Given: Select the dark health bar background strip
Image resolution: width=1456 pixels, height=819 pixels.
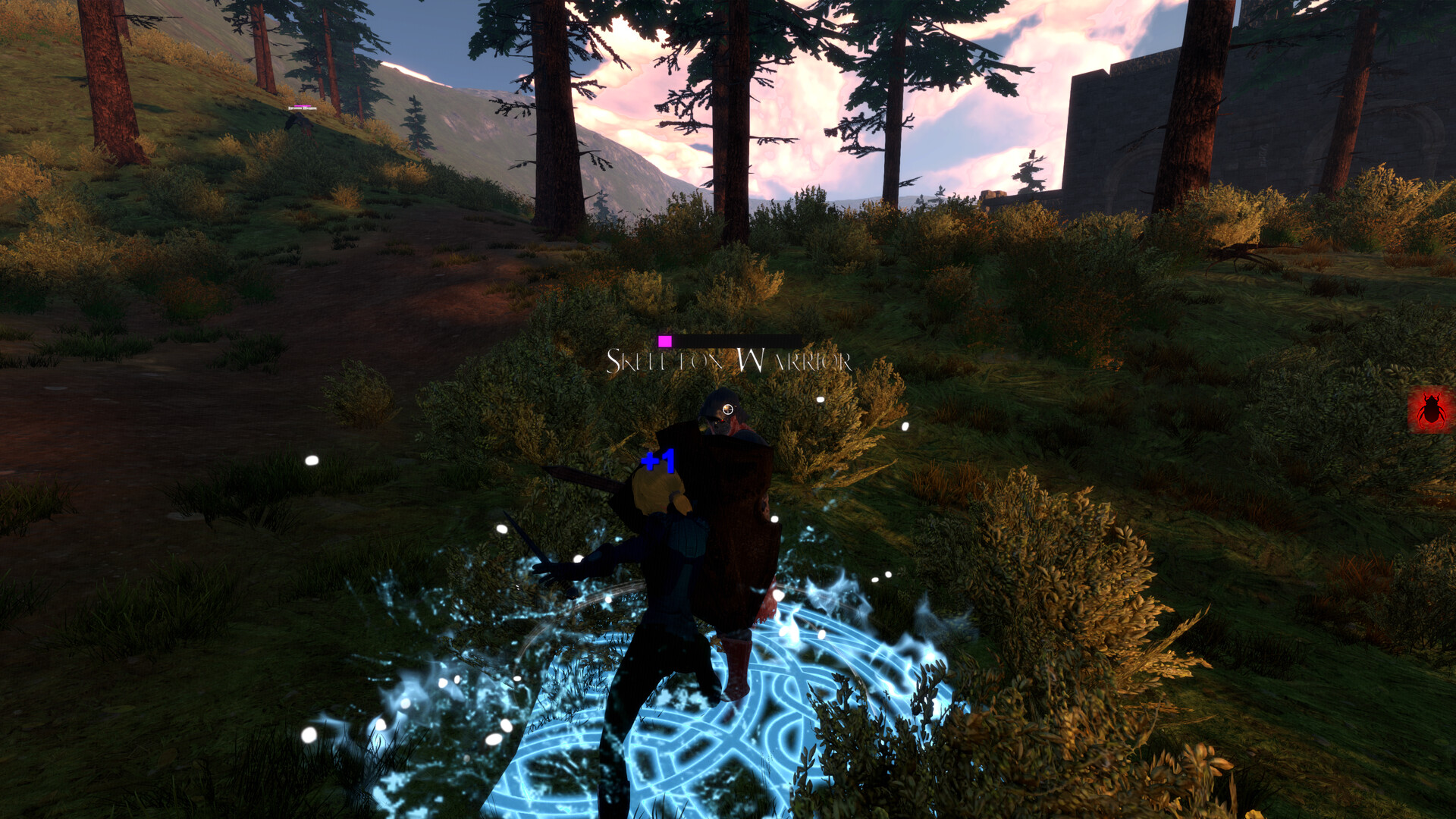Looking at the screenshot, I should click(x=739, y=340).
